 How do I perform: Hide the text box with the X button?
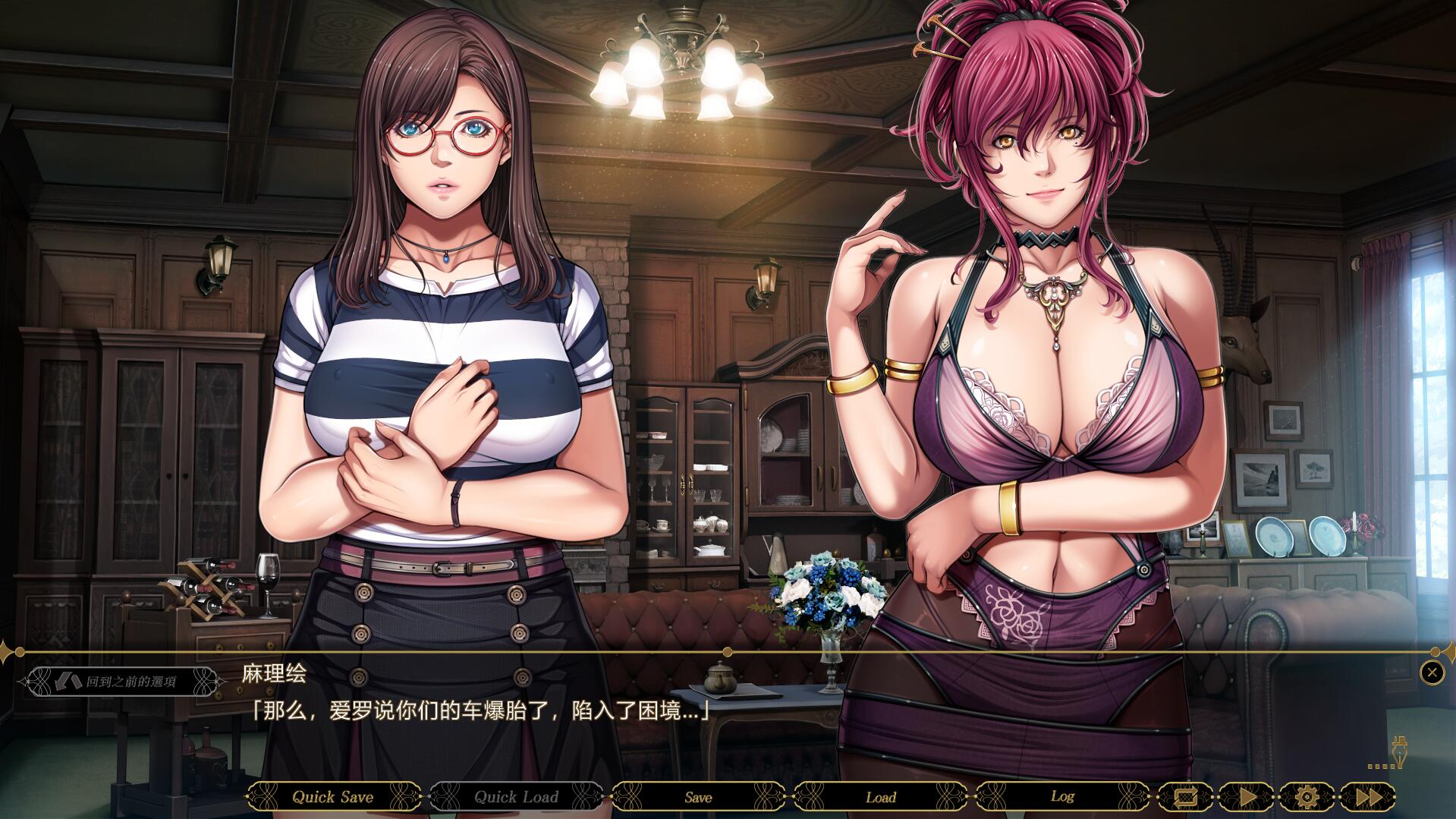point(1432,673)
